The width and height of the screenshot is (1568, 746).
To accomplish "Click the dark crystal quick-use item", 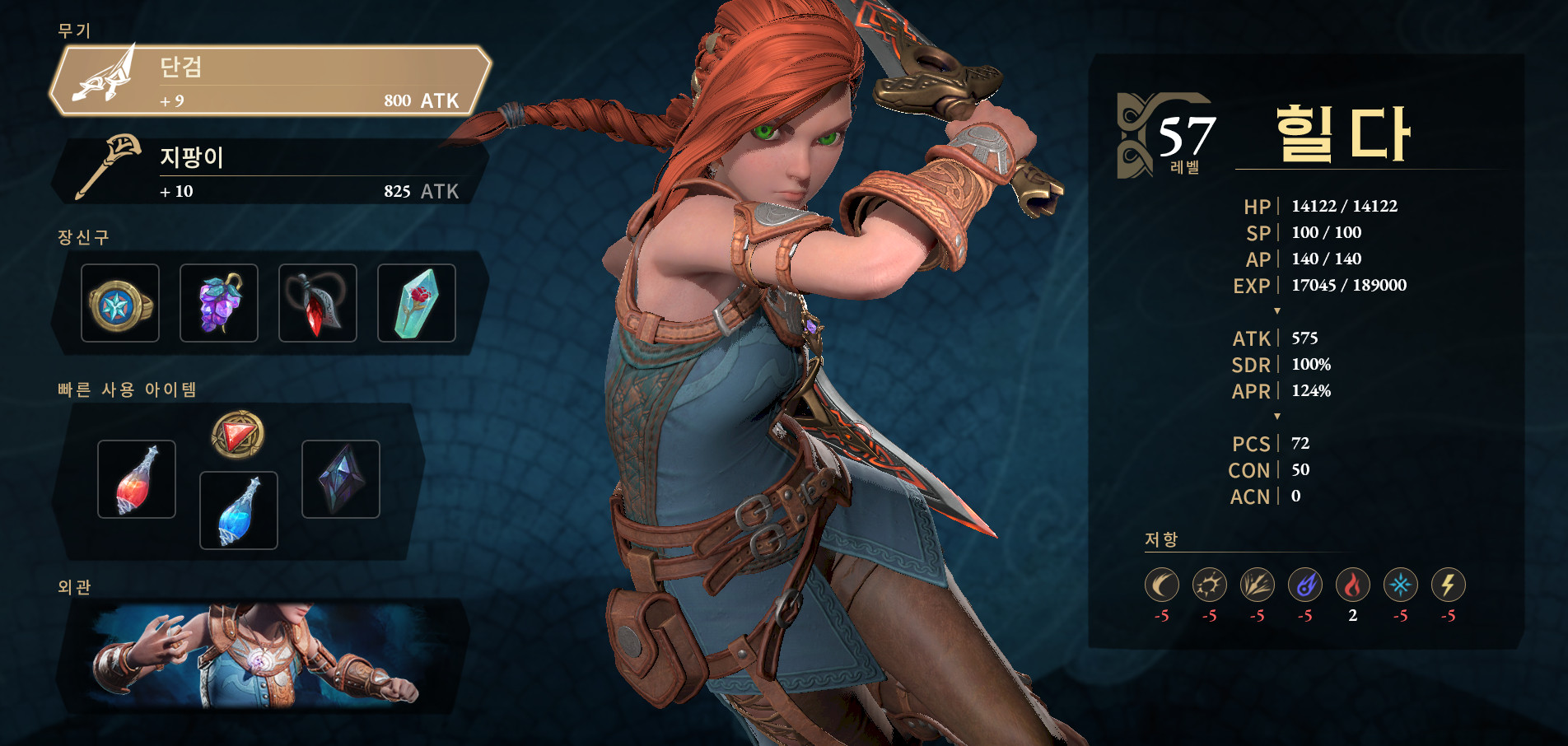I will pos(340,478).
